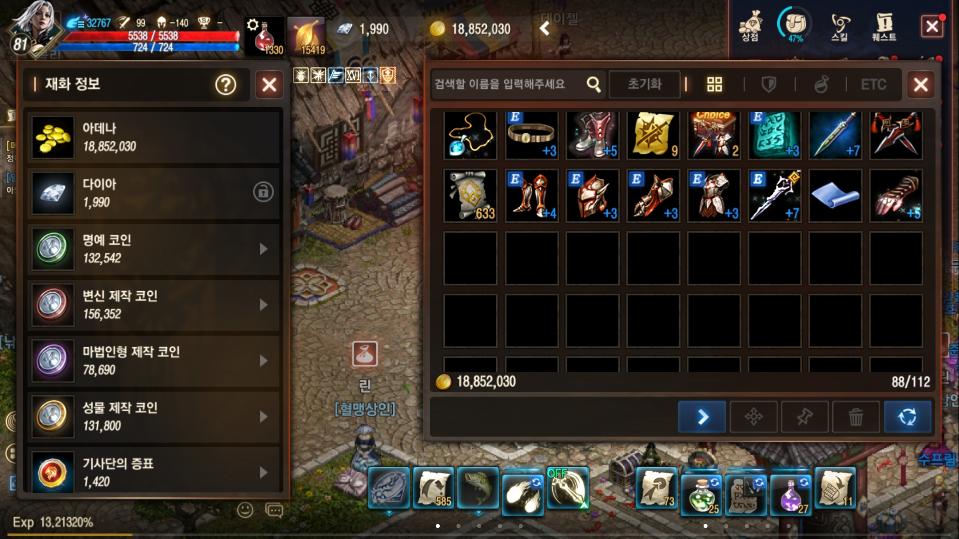Click the inventory trash delete button

click(x=856, y=417)
